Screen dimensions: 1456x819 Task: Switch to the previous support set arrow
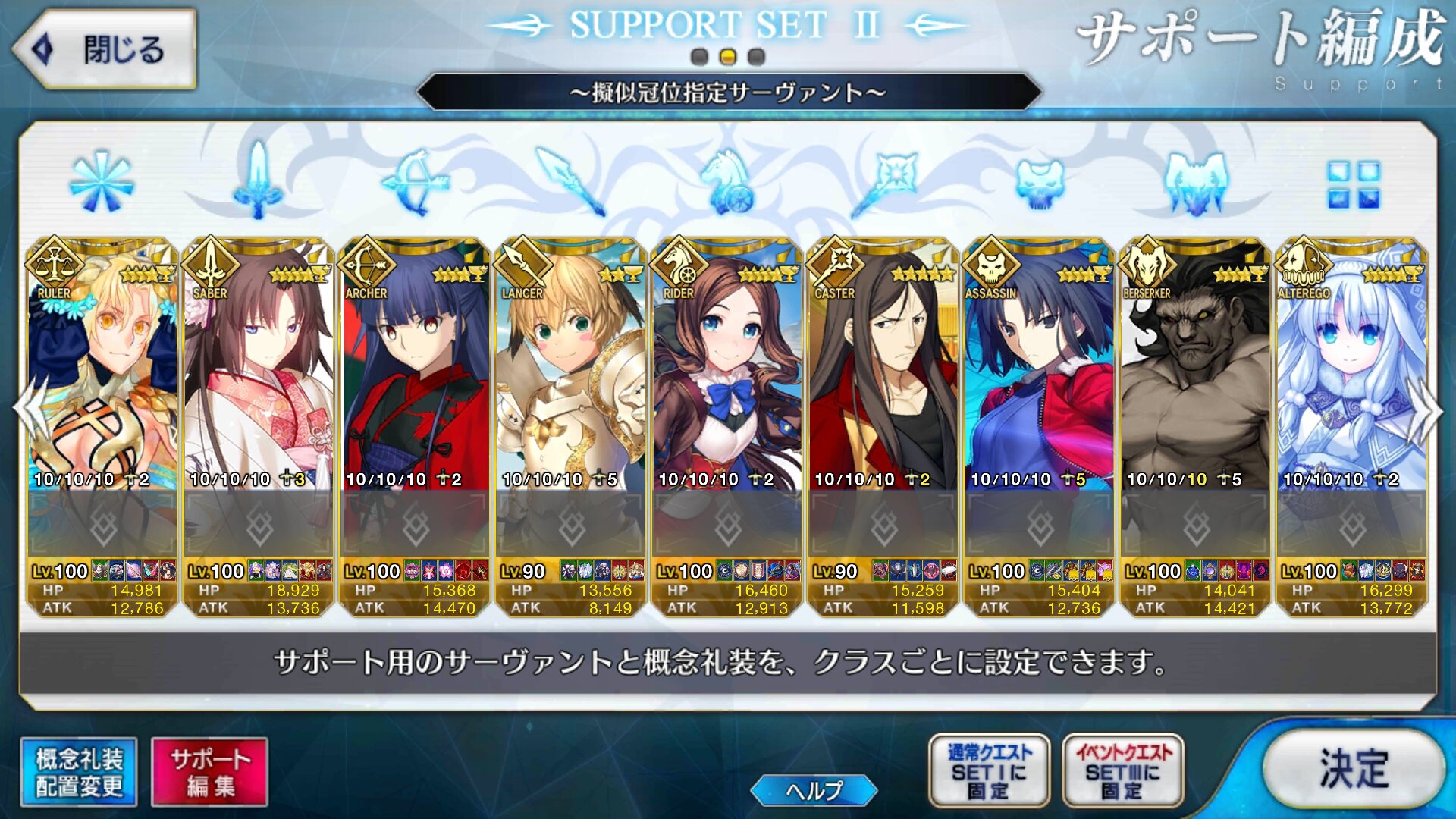(x=30, y=409)
